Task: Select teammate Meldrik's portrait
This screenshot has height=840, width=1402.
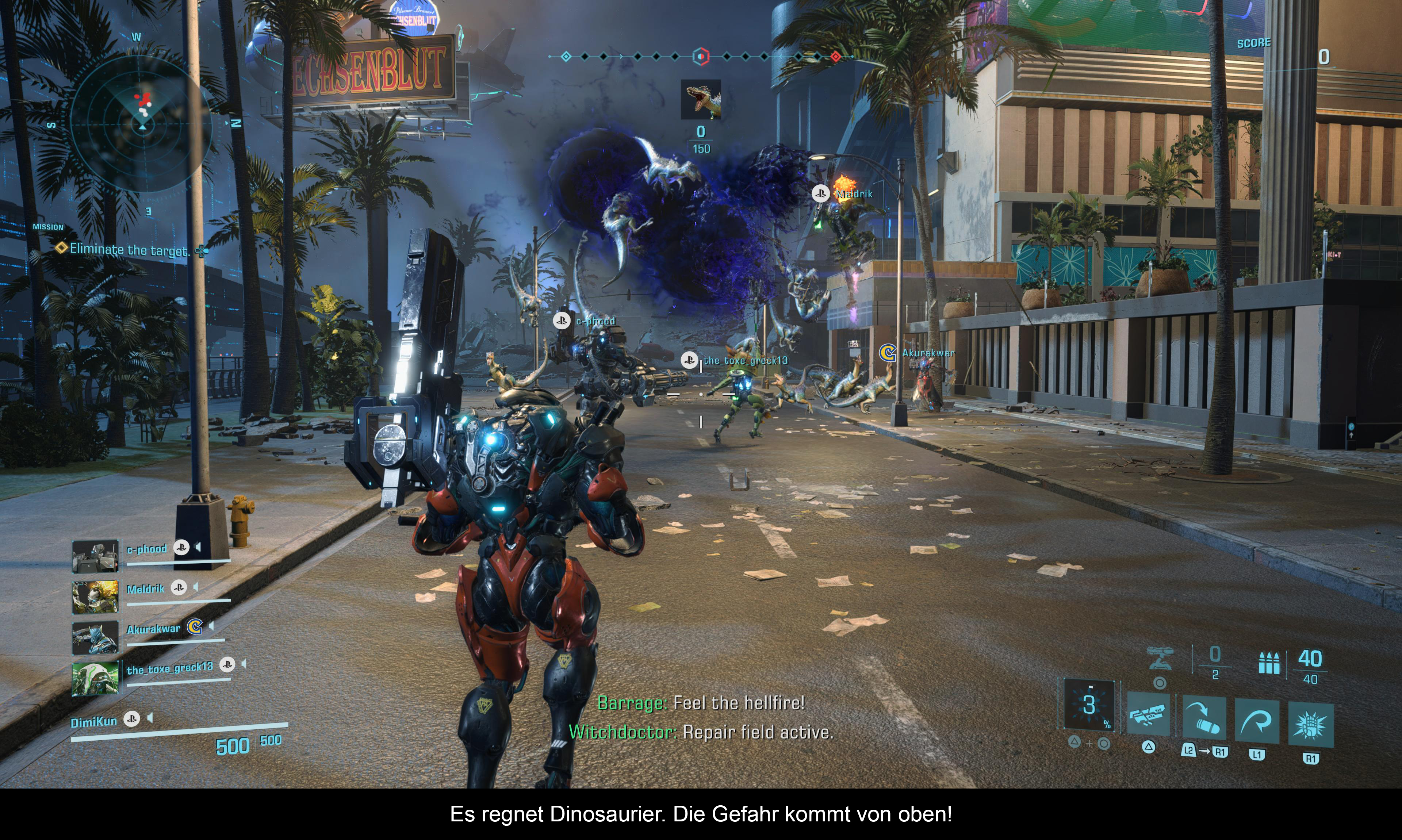Action: 95,596
